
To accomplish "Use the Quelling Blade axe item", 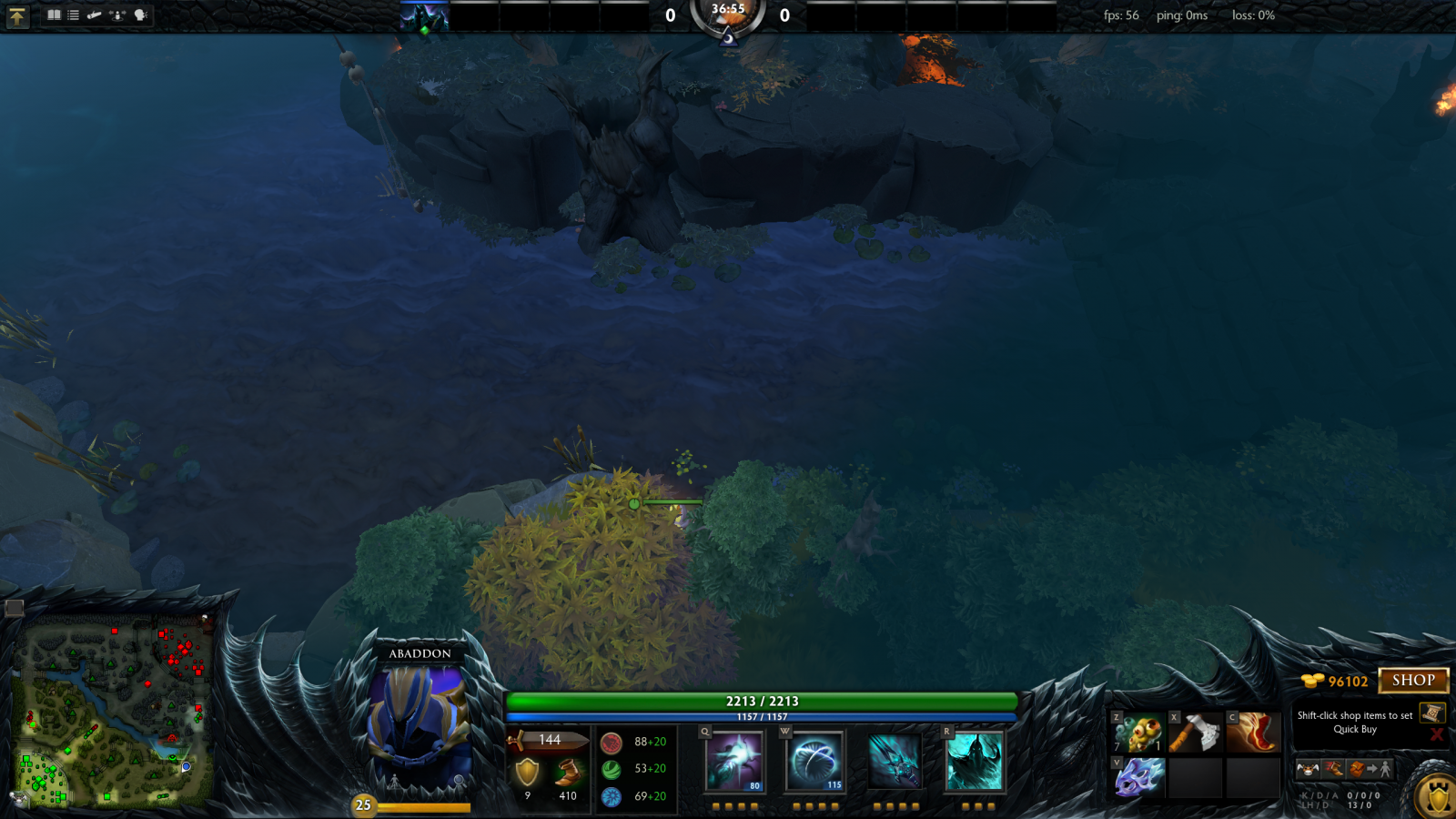I will coord(1195,733).
